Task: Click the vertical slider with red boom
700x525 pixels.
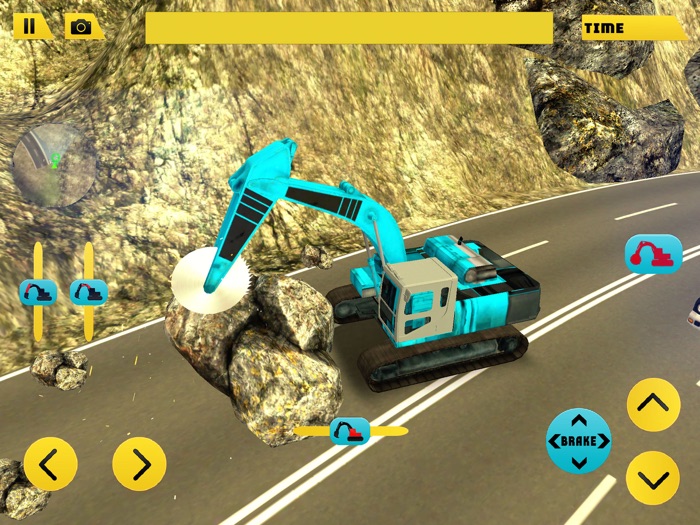Action: [89, 292]
